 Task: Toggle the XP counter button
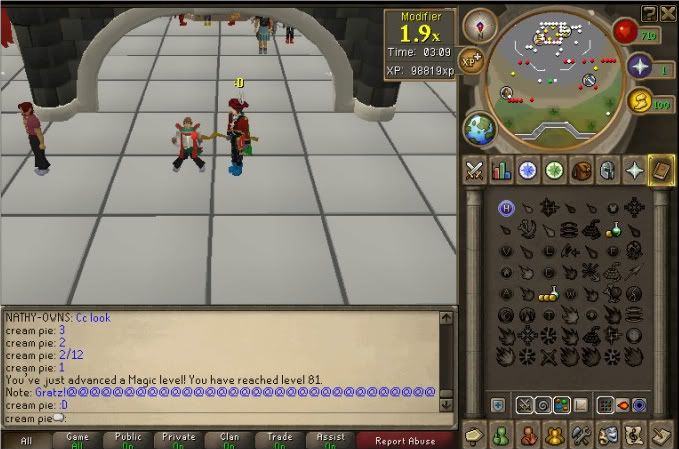click(x=471, y=61)
